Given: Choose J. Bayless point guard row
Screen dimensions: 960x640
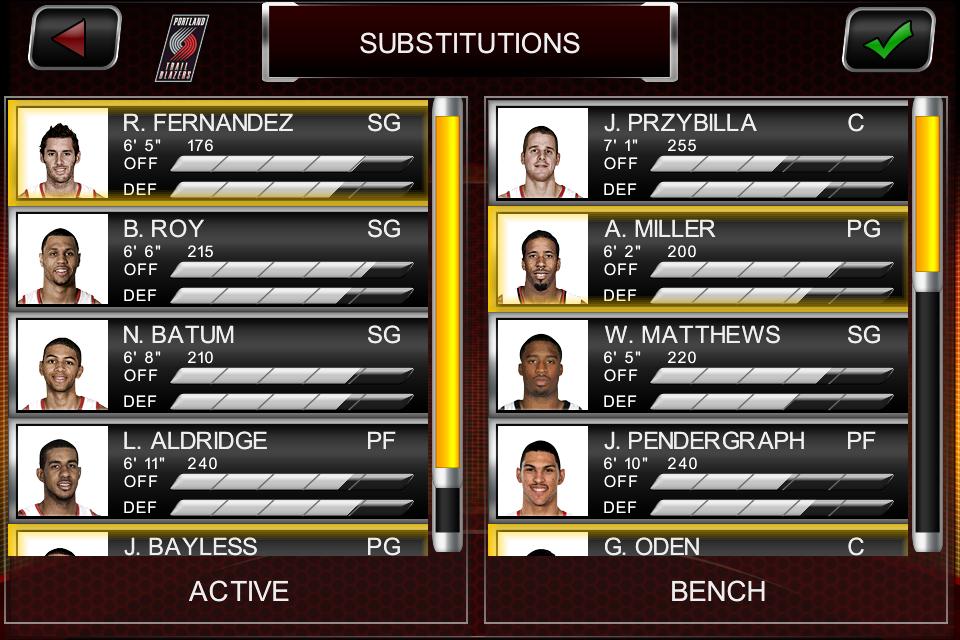Looking at the screenshot, I should click(220, 543).
